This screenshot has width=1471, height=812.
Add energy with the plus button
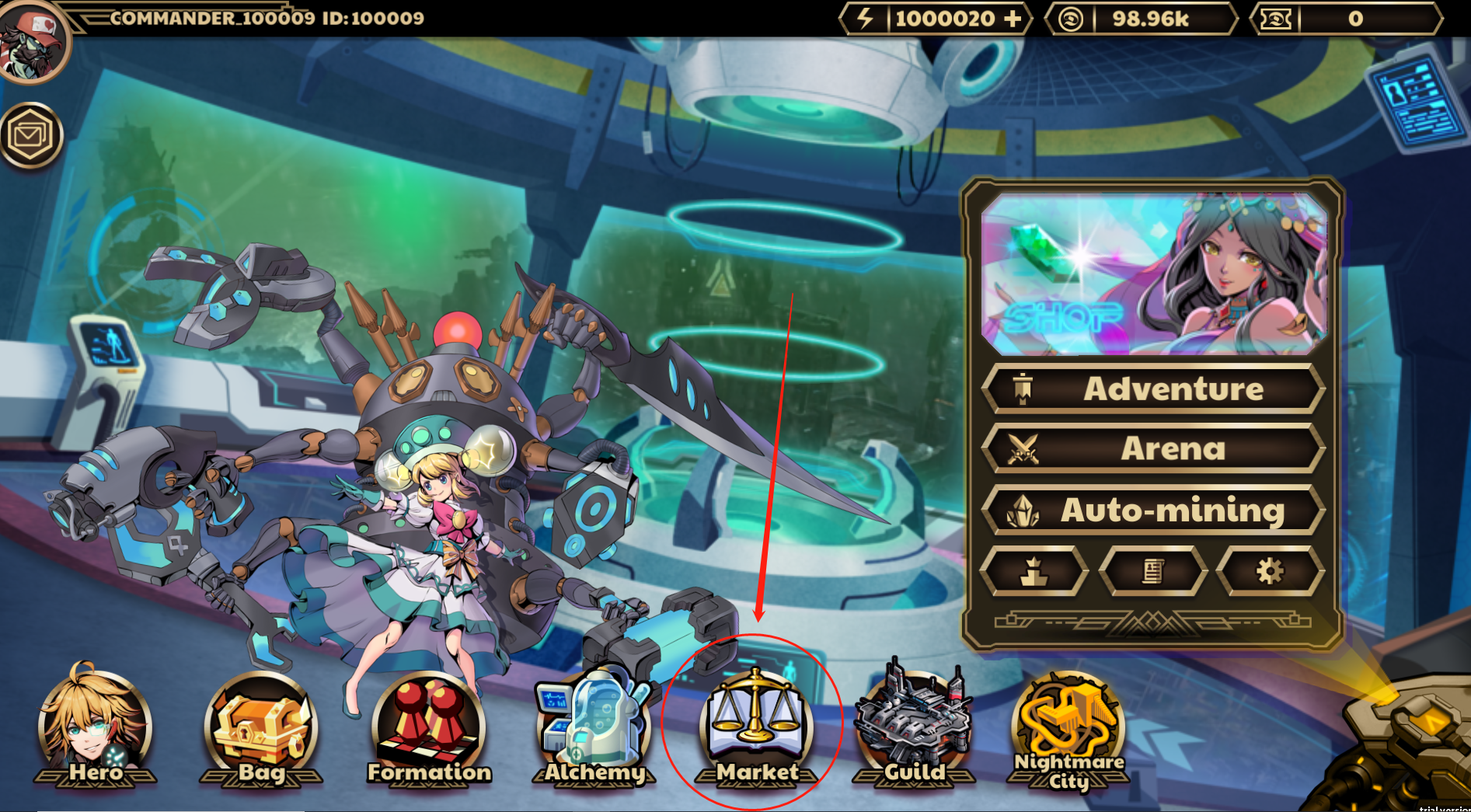[1013, 19]
